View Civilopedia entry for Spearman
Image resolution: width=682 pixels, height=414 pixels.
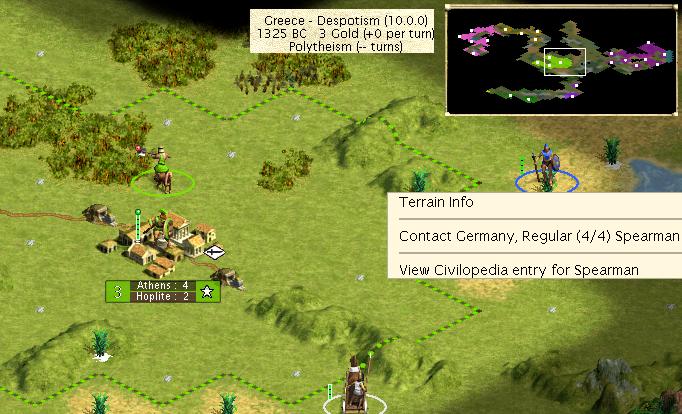click(518, 270)
